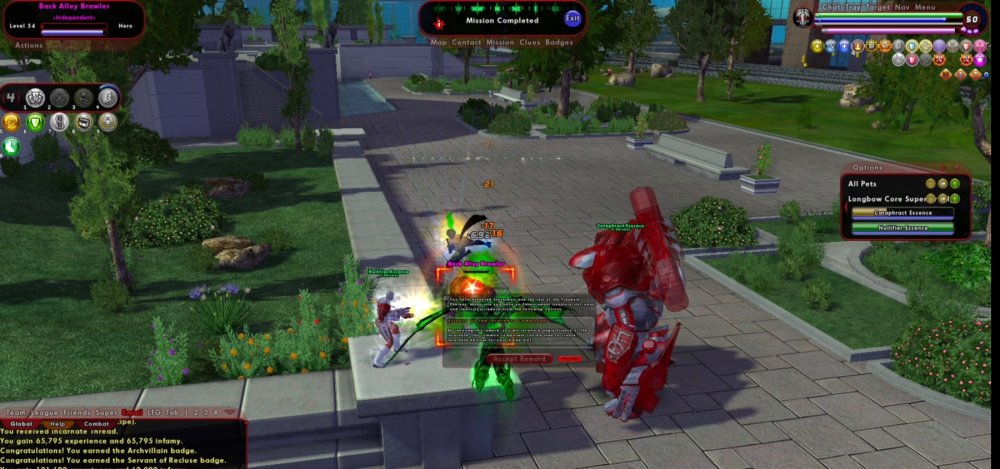
Task: View the Badges window
Action: (560, 43)
